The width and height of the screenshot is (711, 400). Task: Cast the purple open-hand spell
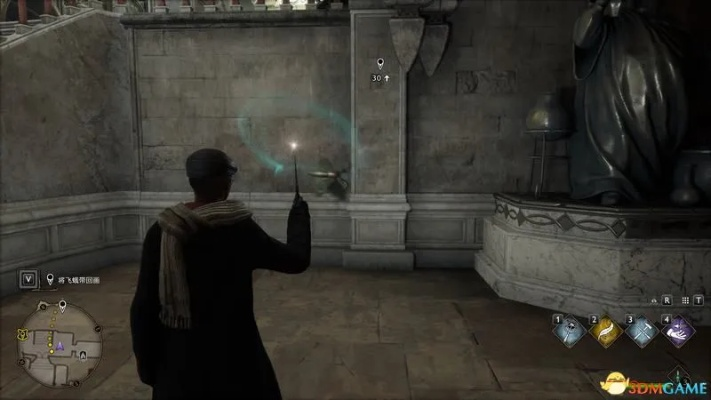pyautogui.click(x=677, y=332)
